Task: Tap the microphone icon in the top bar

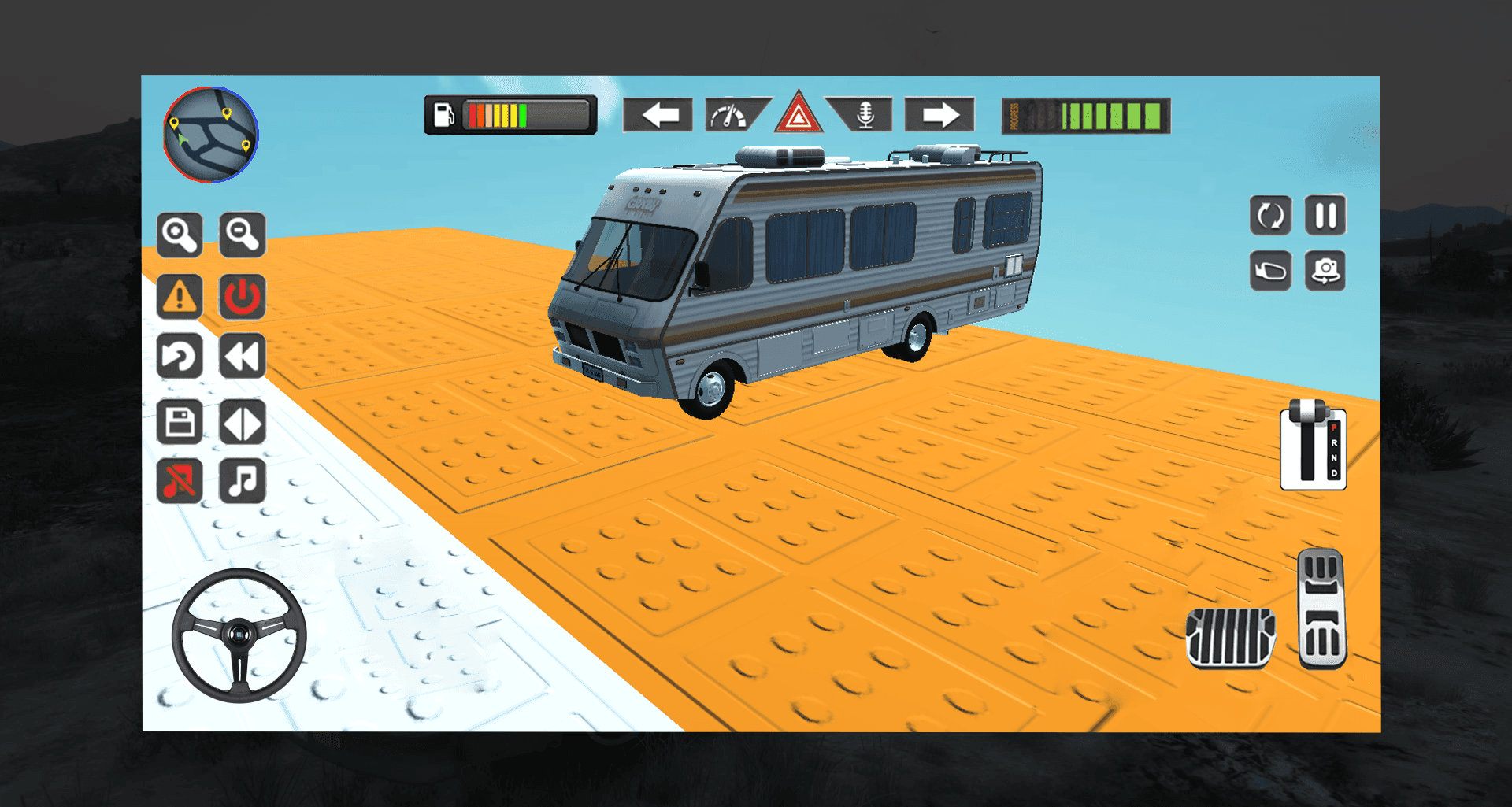Action: [x=864, y=115]
